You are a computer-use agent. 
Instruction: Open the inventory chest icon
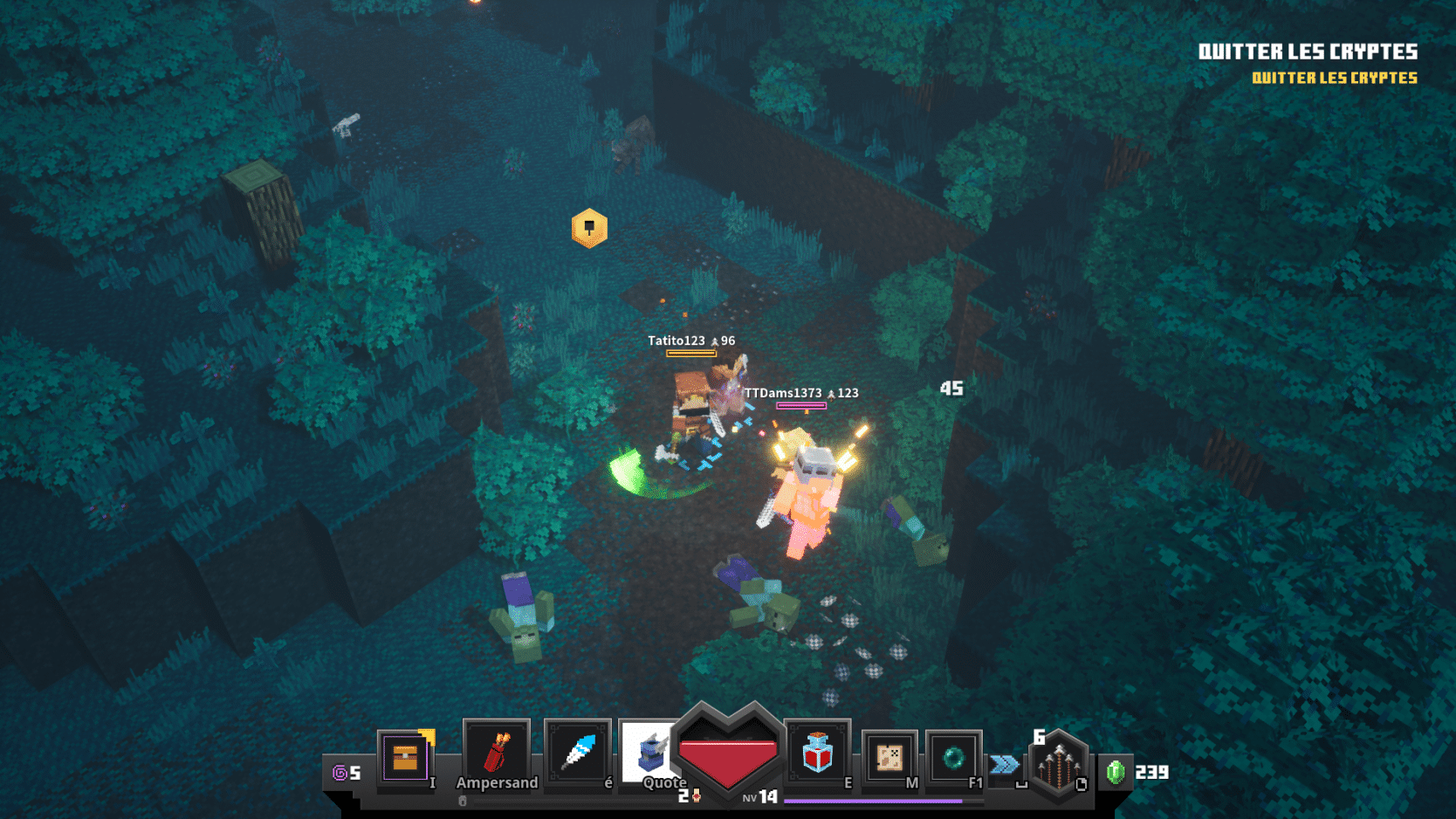tap(405, 757)
